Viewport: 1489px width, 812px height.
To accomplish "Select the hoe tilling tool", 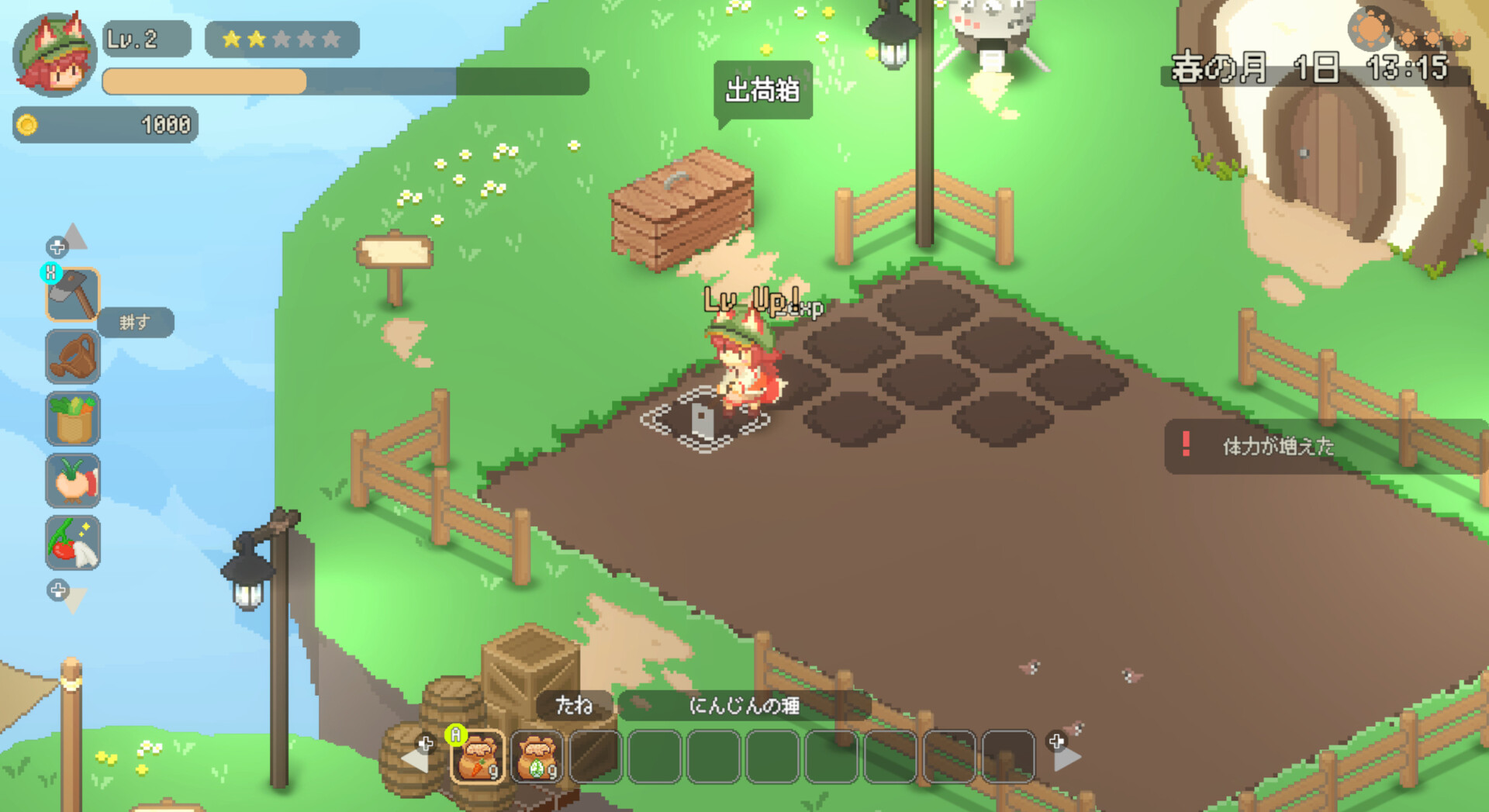I will pyautogui.click(x=73, y=295).
